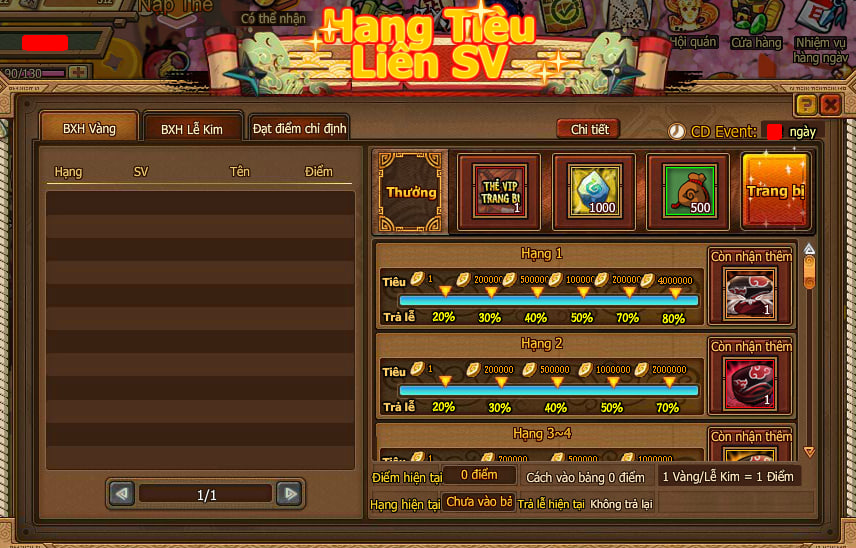
Task: Select the Đạt điểm chỉ định tab
Action: click(x=299, y=128)
